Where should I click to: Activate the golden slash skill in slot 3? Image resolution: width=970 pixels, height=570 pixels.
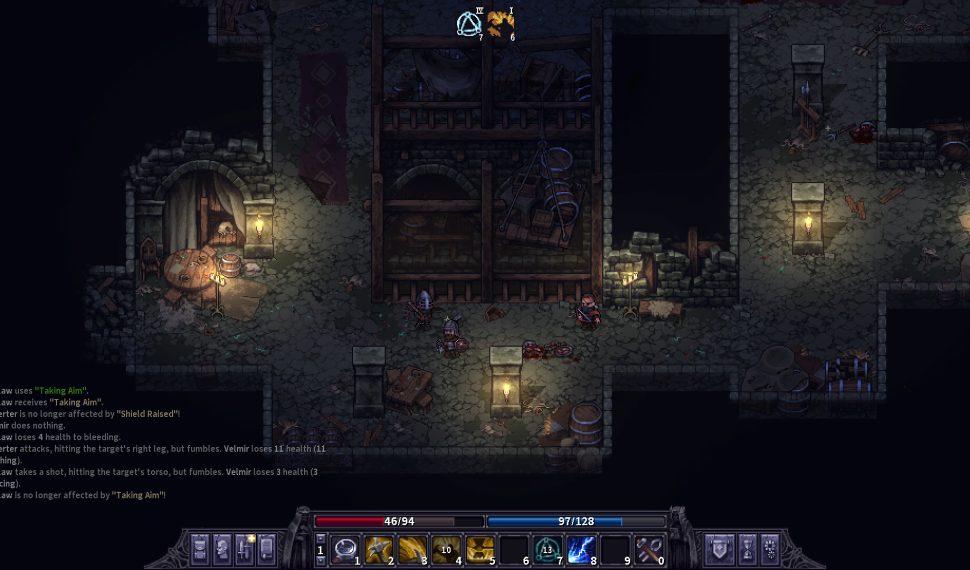[x=411, y=548]
